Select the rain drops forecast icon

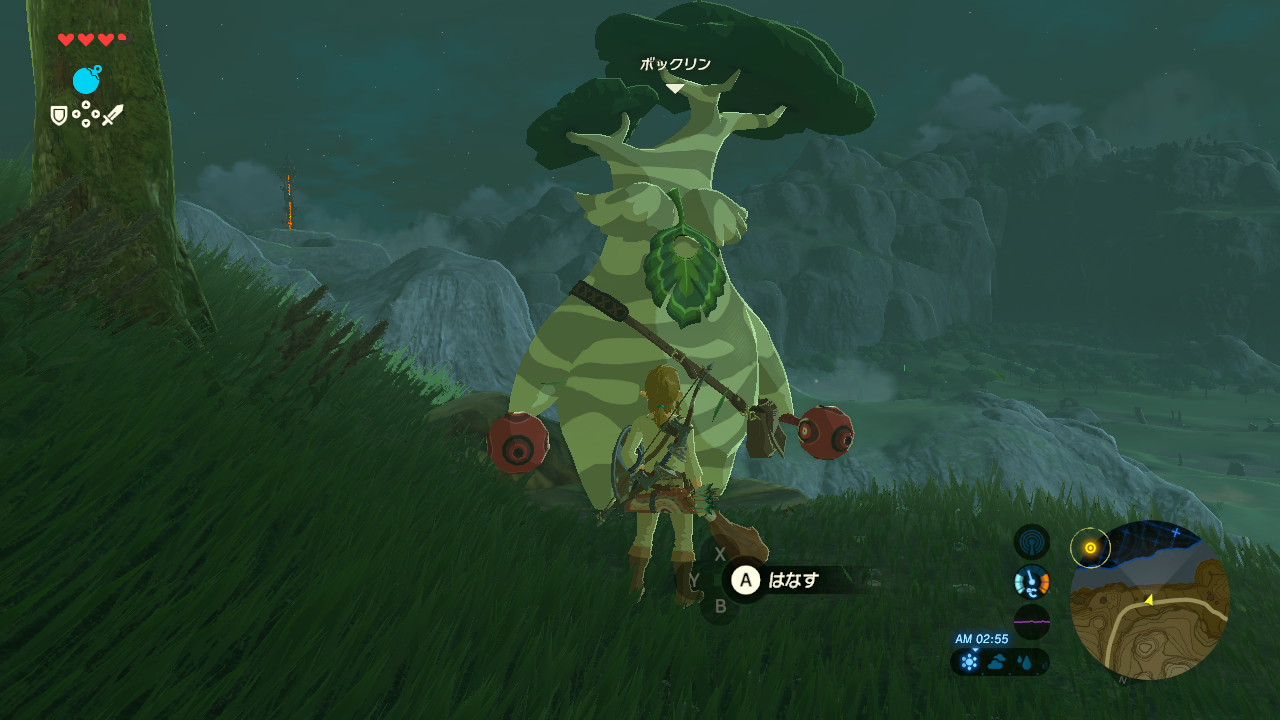point(1026,662)
